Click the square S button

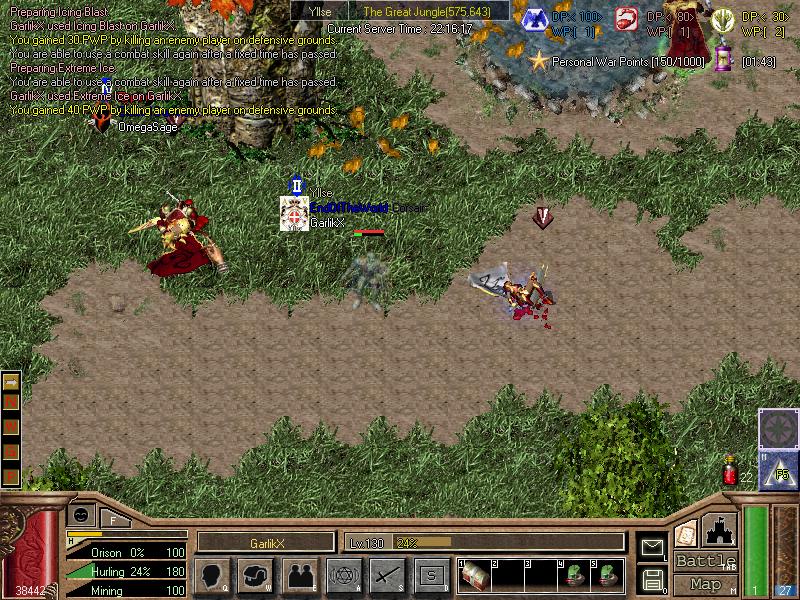(x=431, y=575)
